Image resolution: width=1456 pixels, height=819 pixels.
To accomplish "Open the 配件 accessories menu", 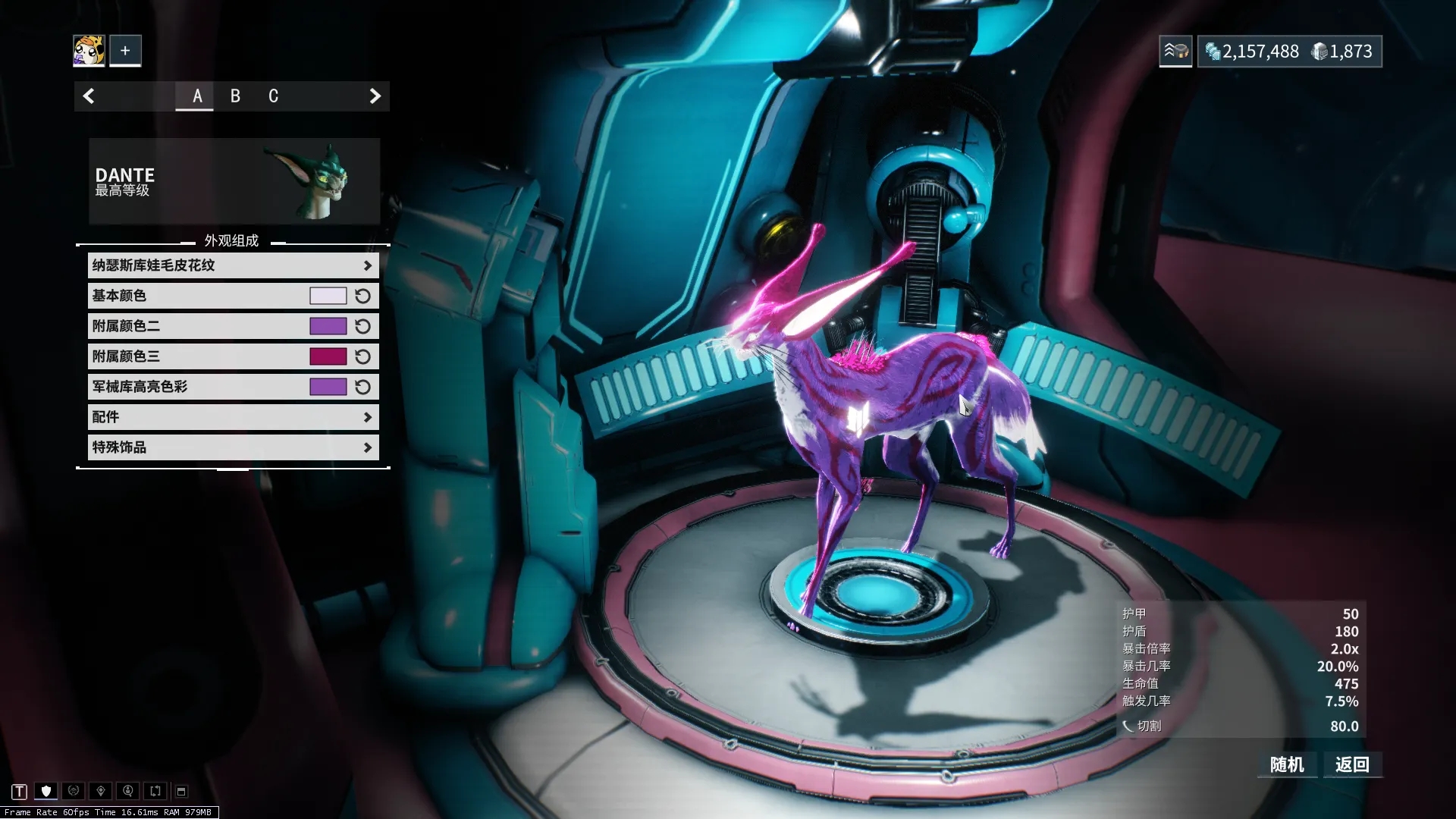I will tap(233, 417).
